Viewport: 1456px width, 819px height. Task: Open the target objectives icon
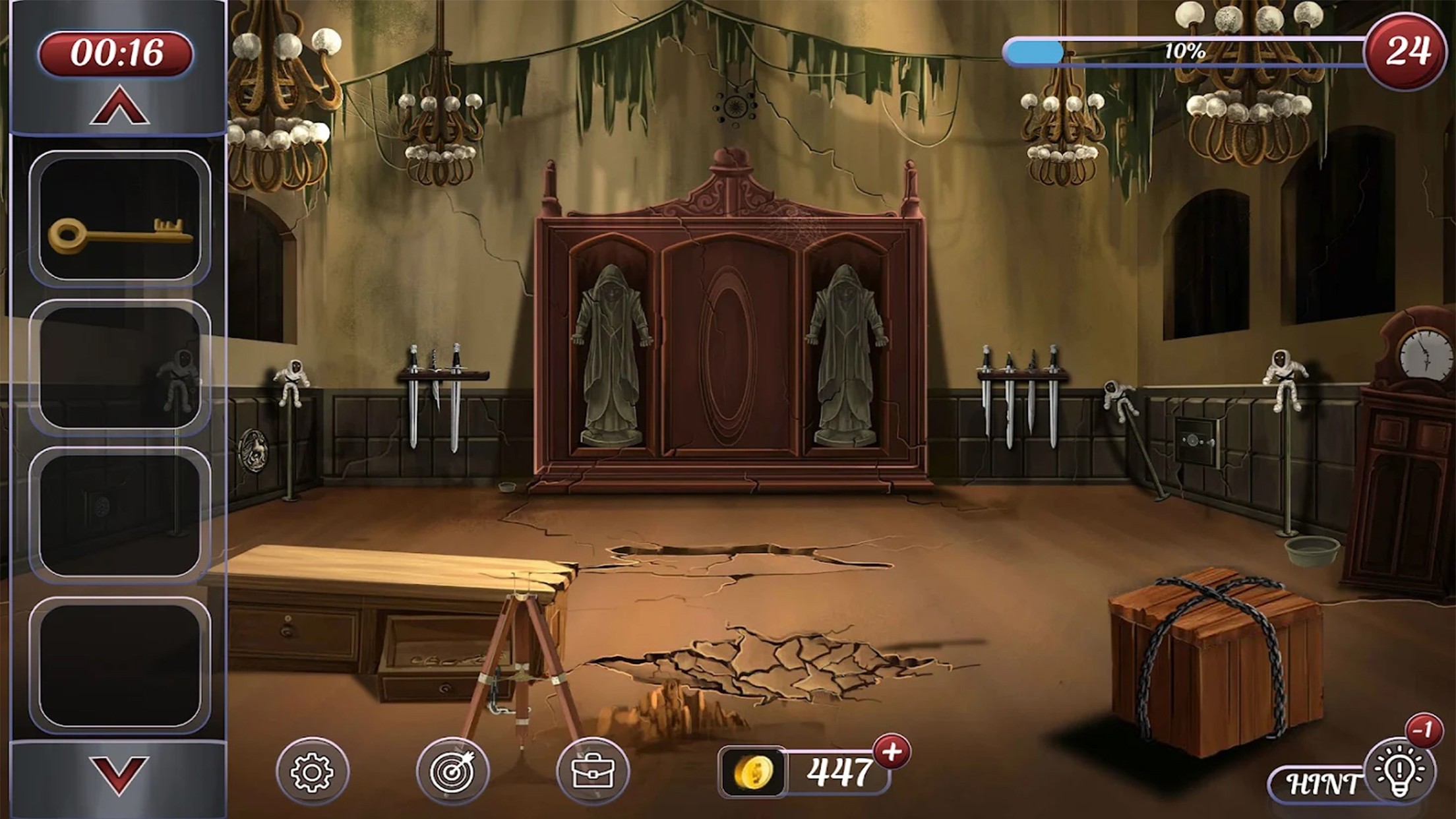click(452, 772)
